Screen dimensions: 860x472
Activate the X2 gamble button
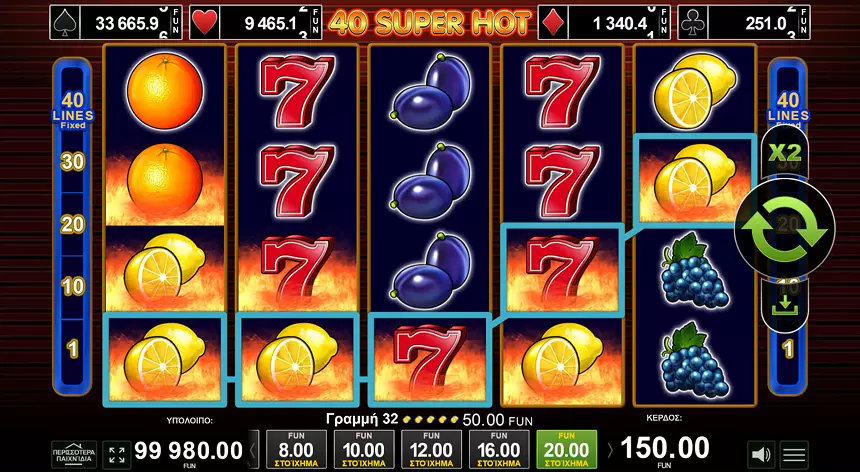tap(784, 153)
